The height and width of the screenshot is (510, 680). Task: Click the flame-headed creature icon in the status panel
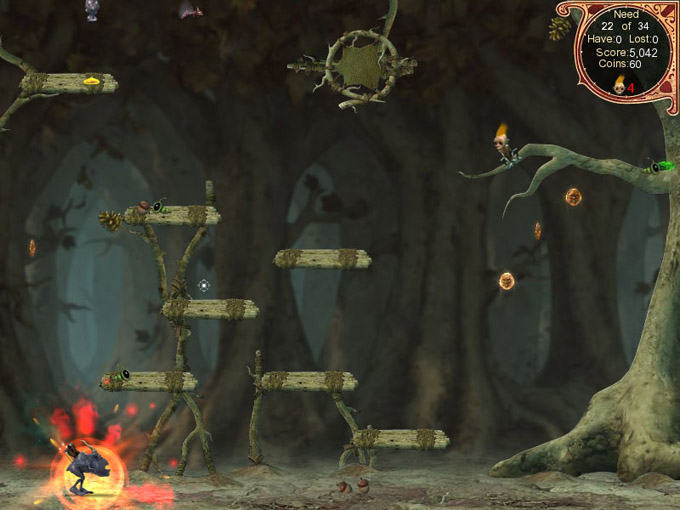coord(618,85)
